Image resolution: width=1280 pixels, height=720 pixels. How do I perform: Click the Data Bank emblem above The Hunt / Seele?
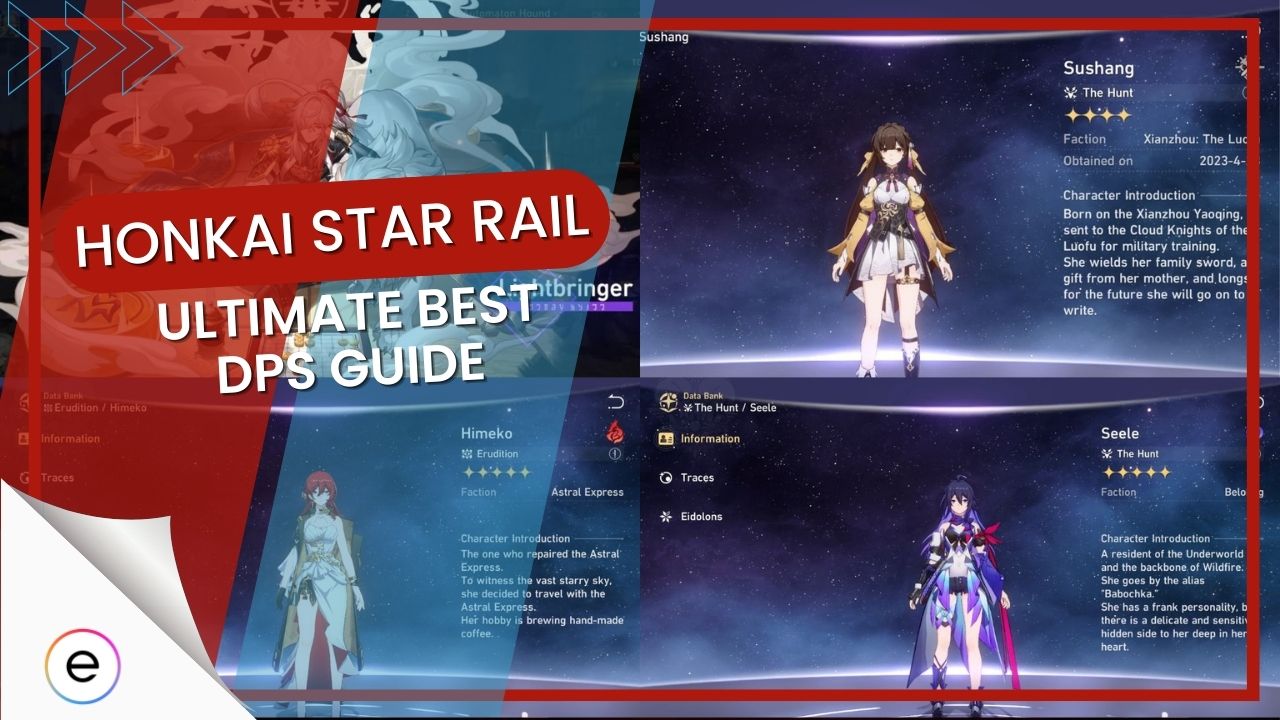(668, 401)
